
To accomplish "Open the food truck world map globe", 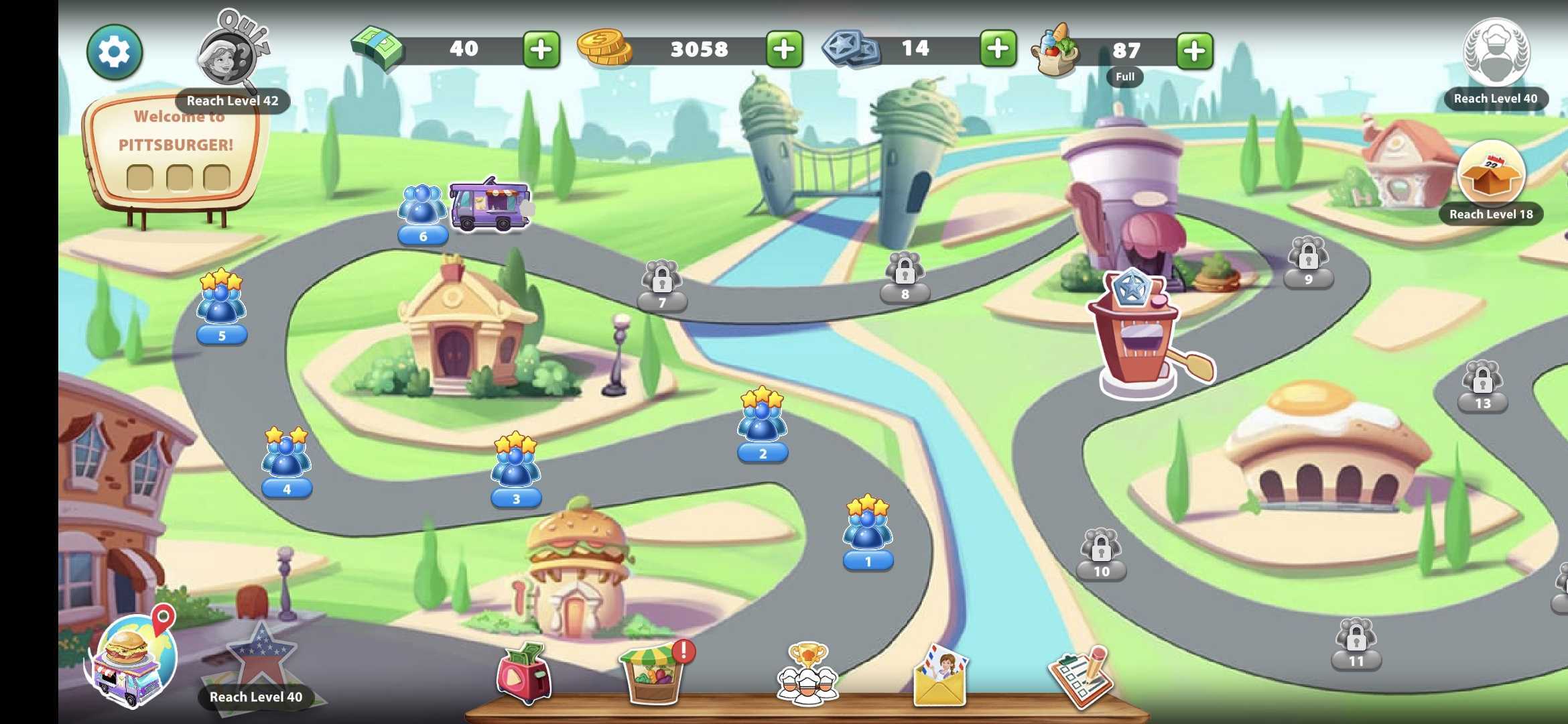I will point(133,659).
